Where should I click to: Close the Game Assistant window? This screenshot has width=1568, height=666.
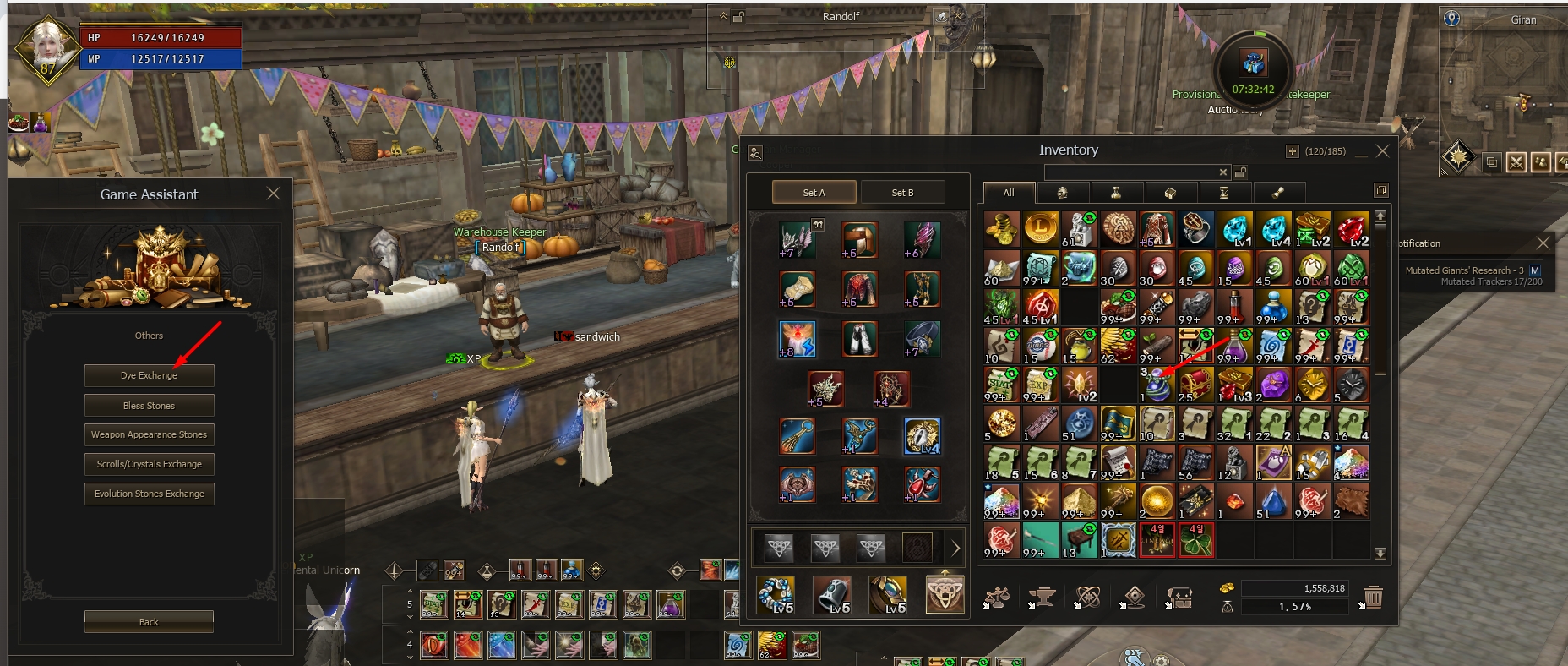273,194
